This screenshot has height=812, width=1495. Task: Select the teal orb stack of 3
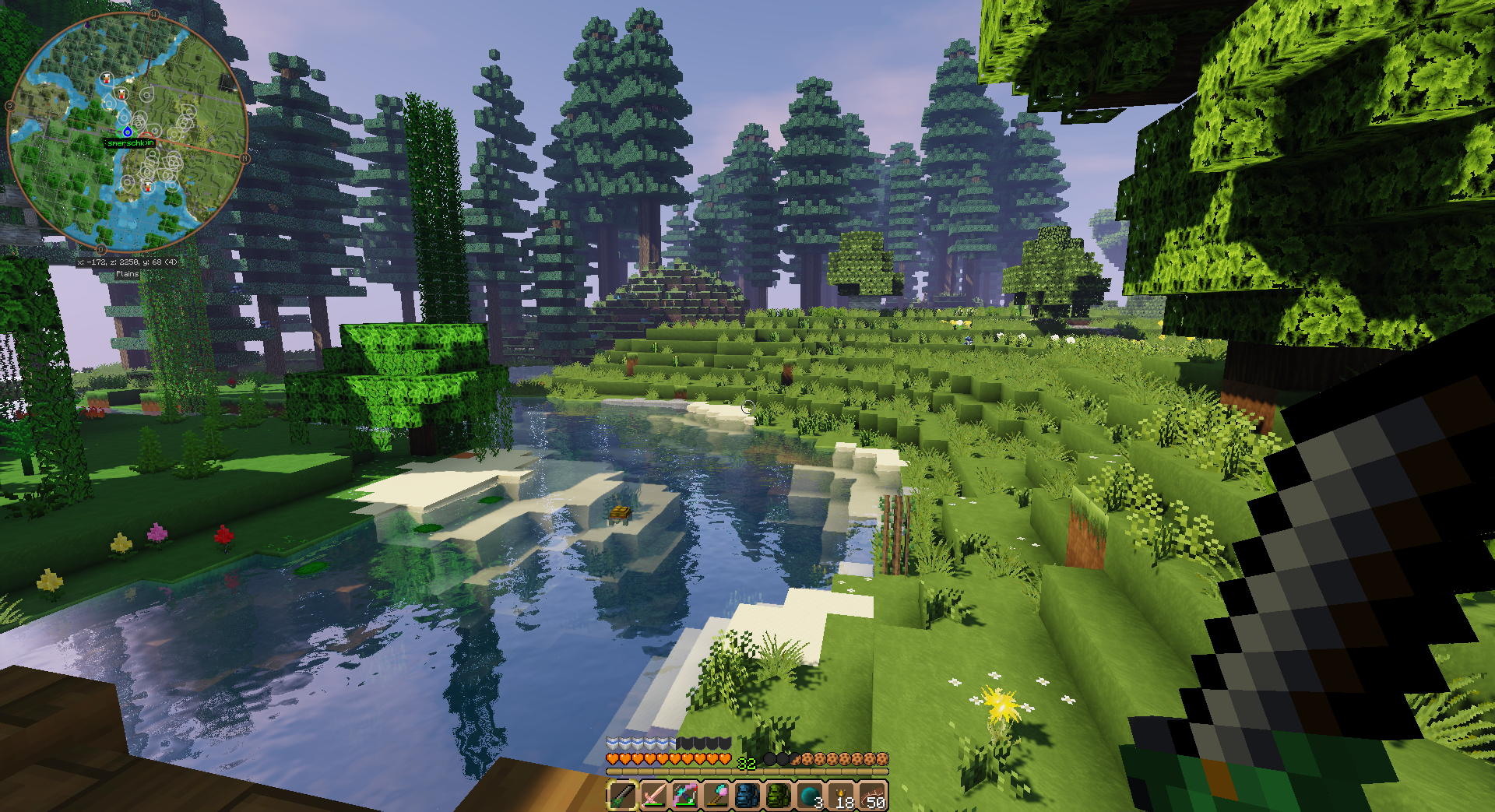click(x=810, y=796)
